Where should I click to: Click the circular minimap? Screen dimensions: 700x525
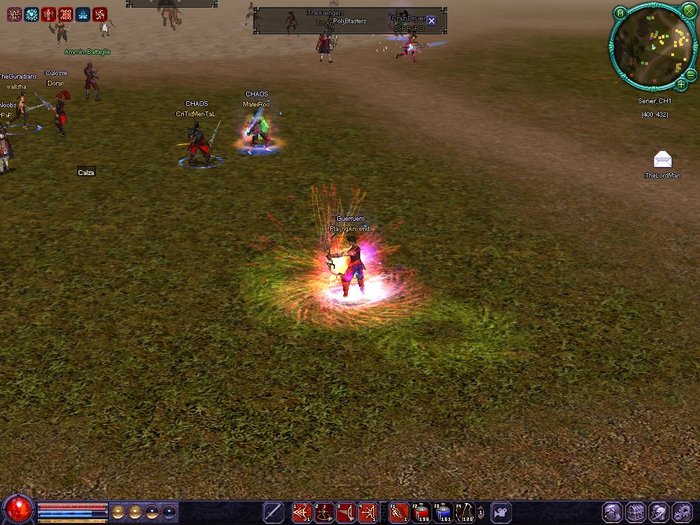[652, 48]
